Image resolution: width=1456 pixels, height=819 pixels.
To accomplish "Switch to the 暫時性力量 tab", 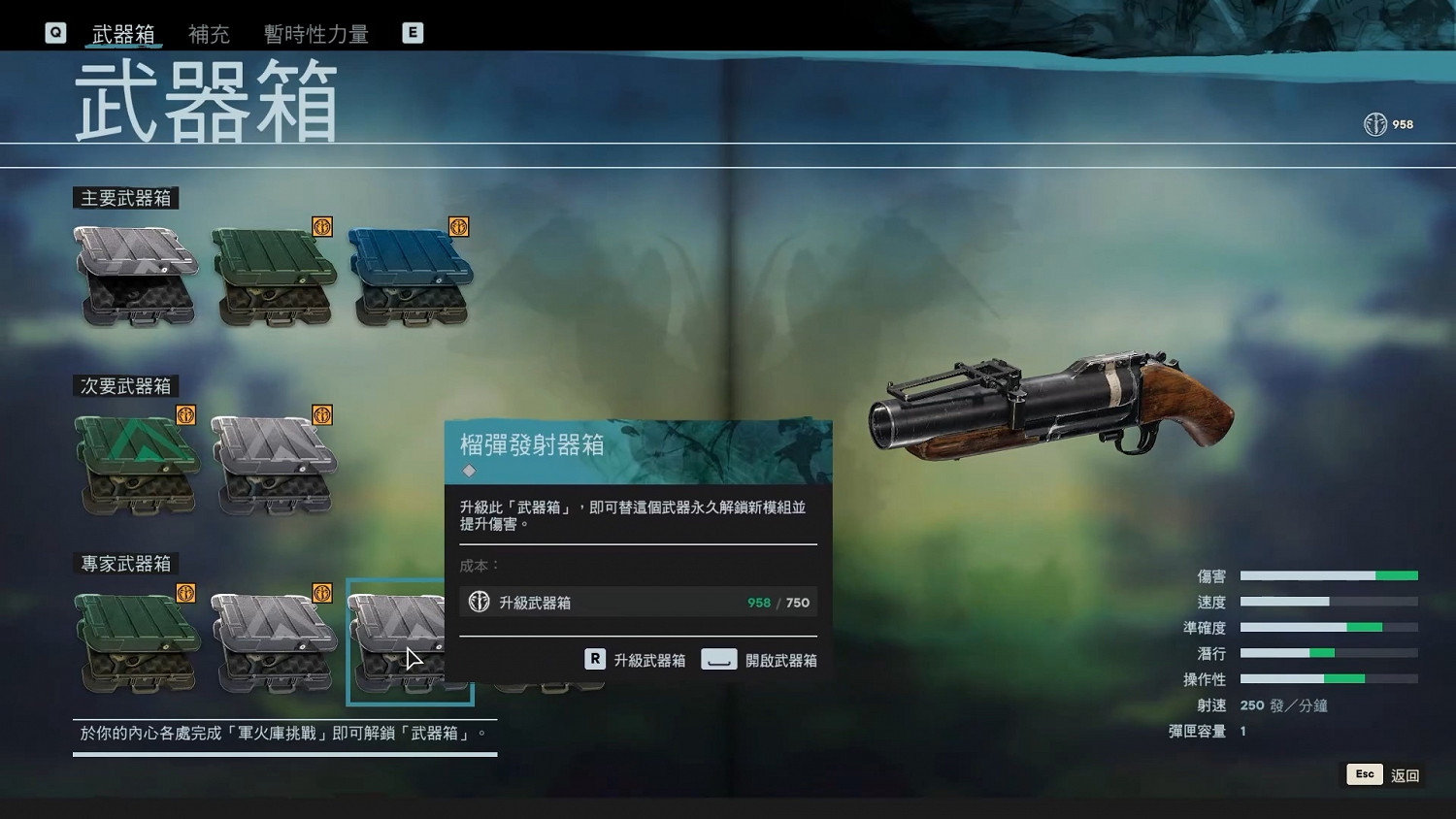I will click(314, 33).
